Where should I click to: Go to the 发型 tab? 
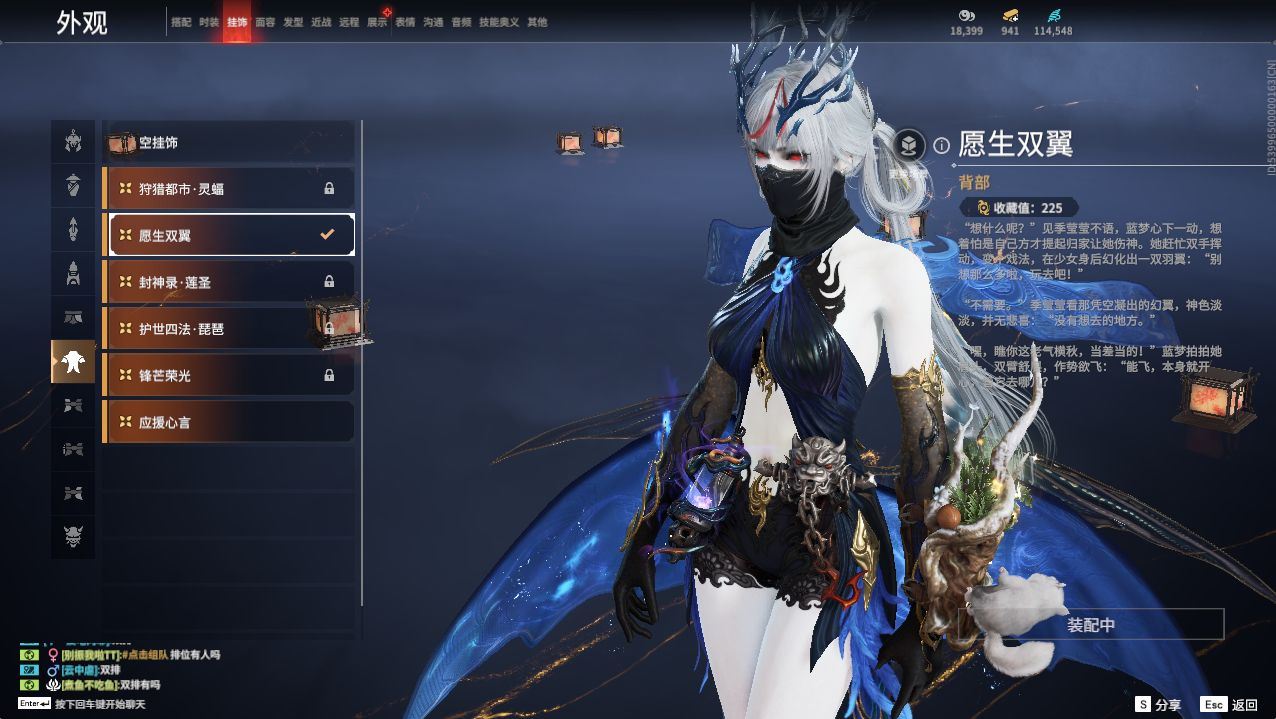(293, 22)
